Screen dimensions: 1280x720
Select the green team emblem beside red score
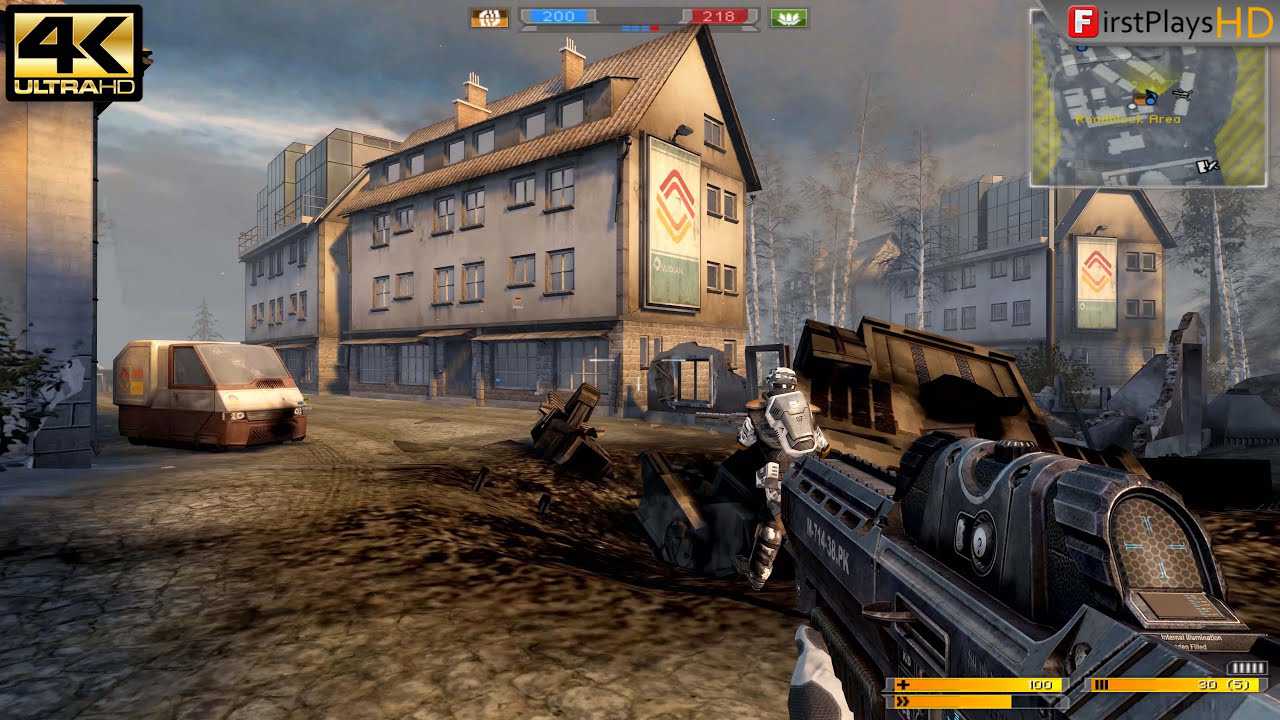(789, 17)
